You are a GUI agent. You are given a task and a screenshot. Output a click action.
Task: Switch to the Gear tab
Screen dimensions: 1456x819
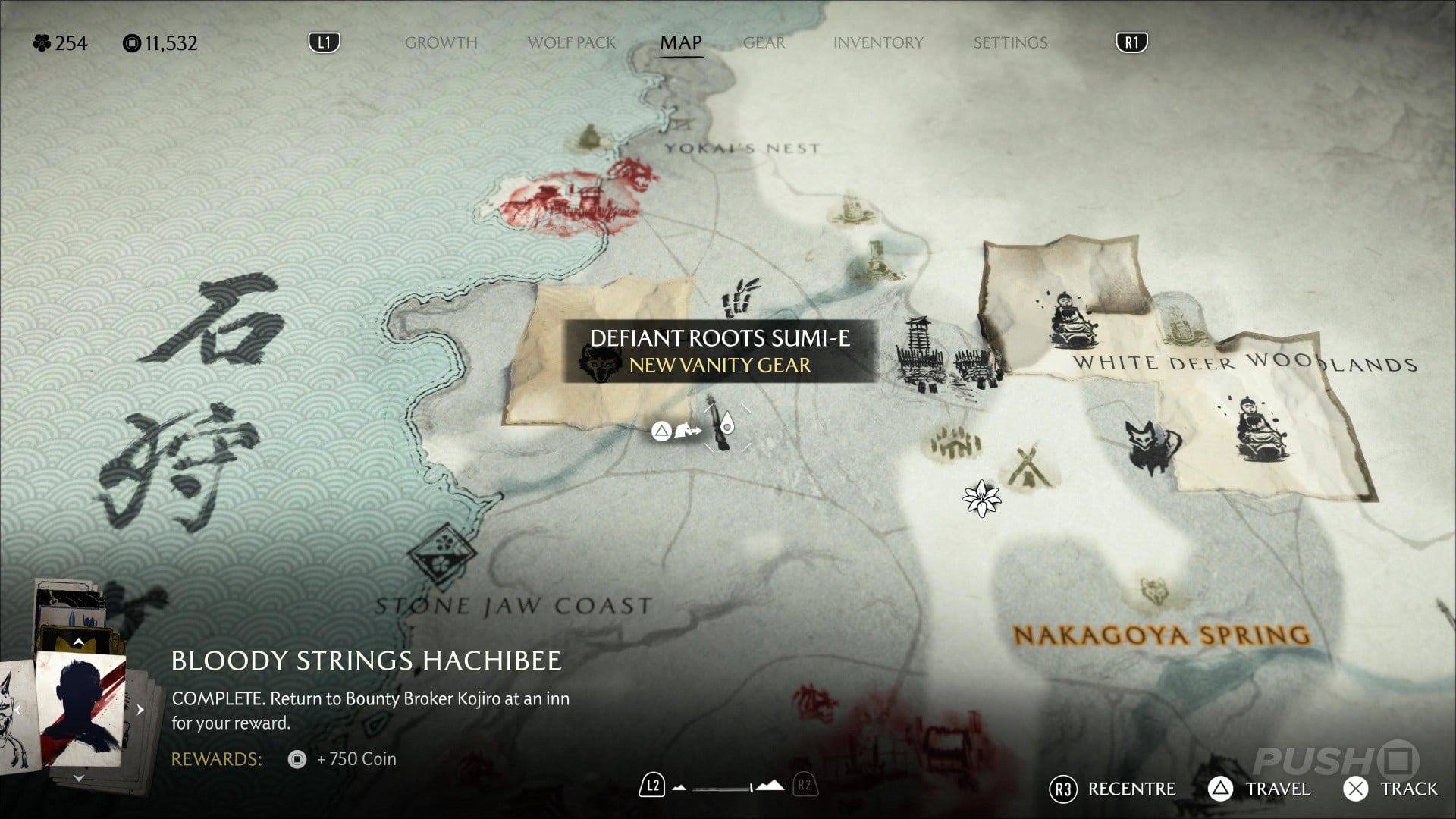coord(764,42)
